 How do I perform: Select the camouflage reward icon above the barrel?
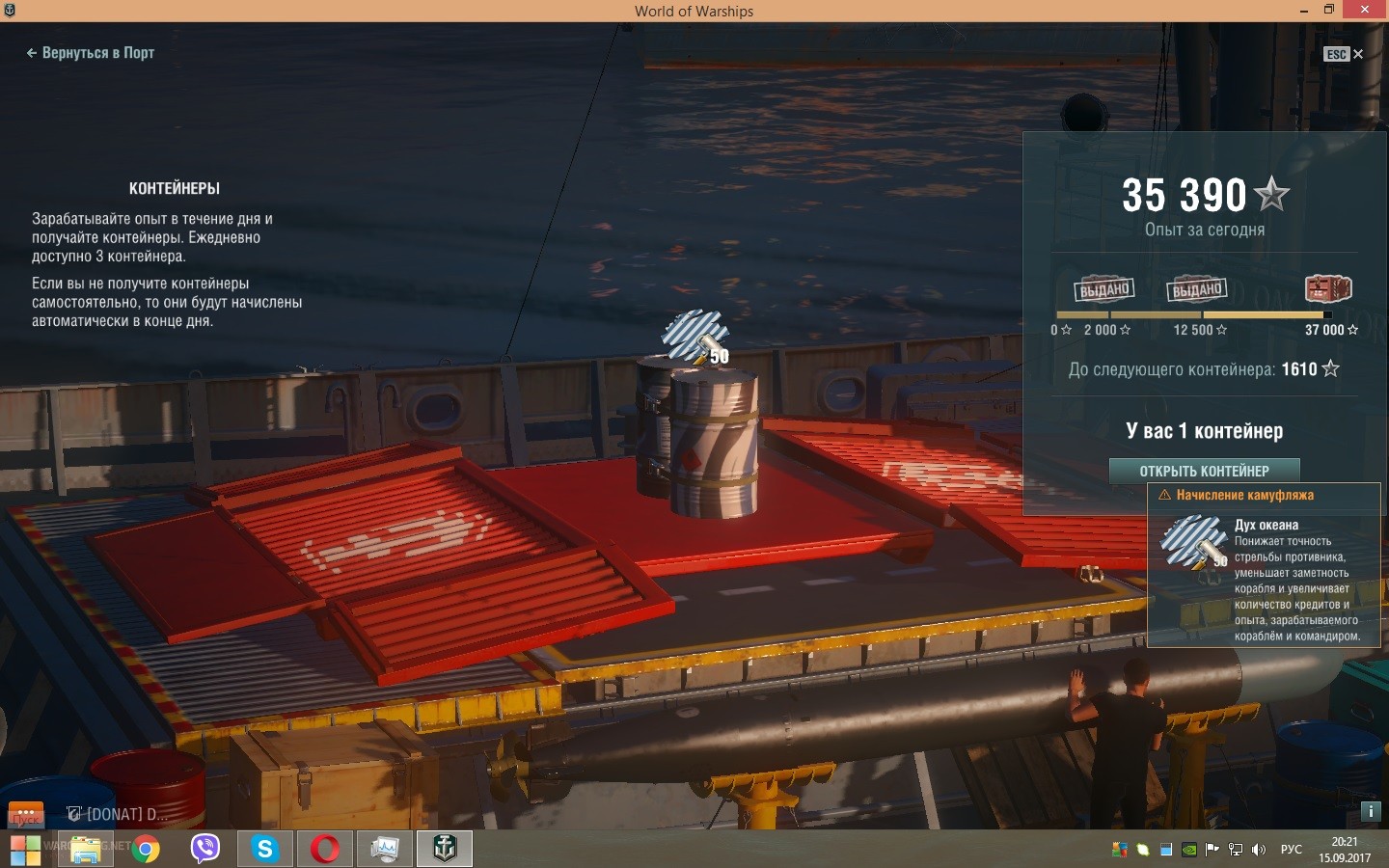pyautogui.click(x=695, y=338)
